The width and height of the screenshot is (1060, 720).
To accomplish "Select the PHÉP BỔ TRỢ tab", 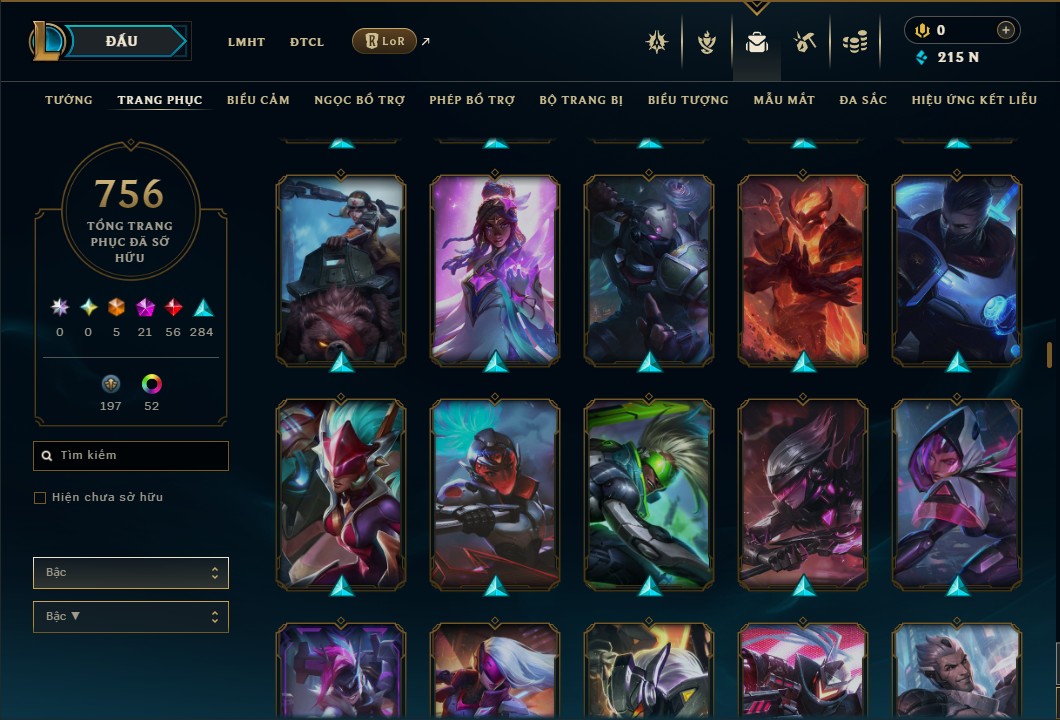I will [472, 100].
